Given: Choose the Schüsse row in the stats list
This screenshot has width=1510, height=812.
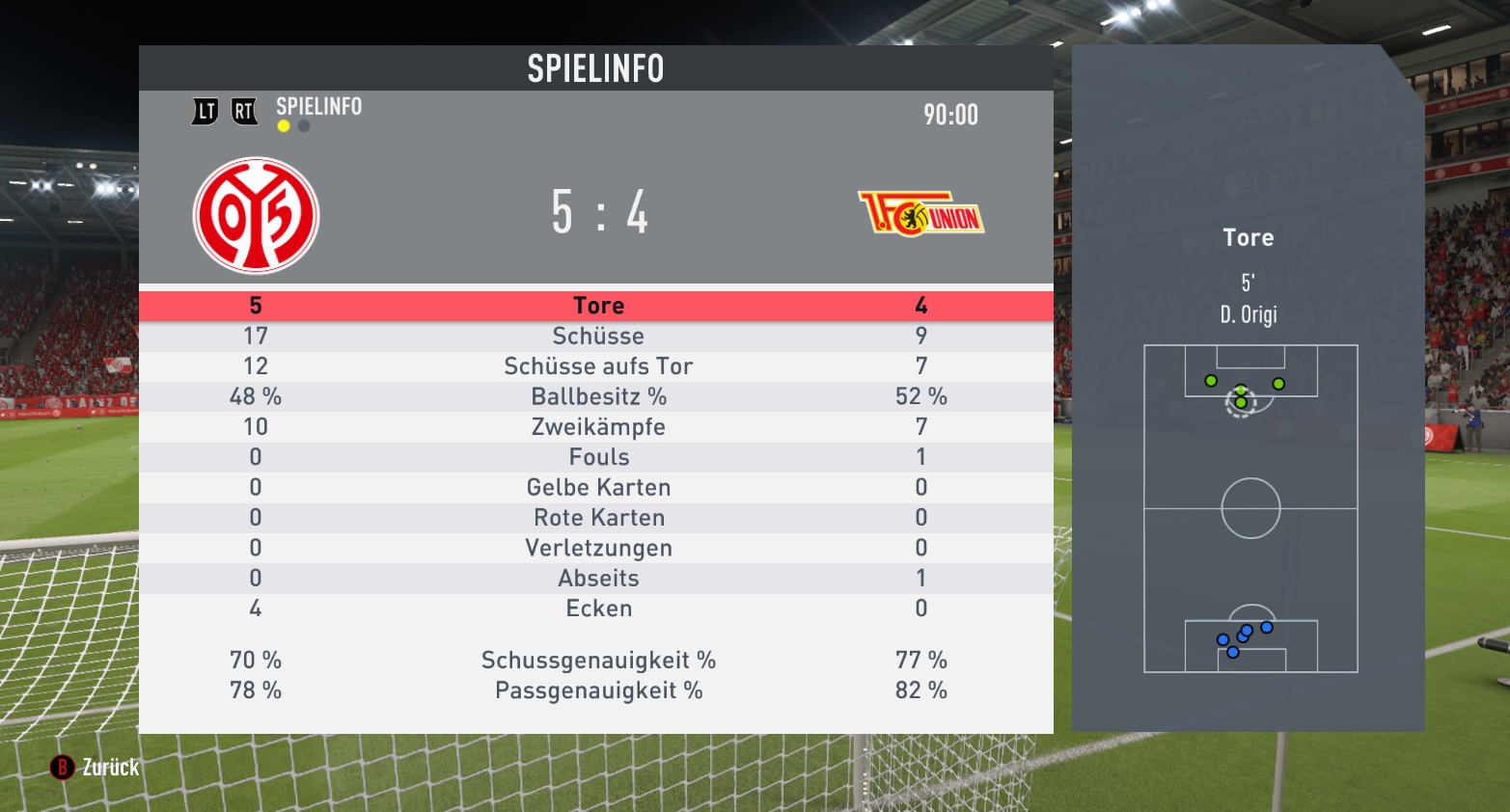Looking at the screenshot, I should tap(598, 337).
